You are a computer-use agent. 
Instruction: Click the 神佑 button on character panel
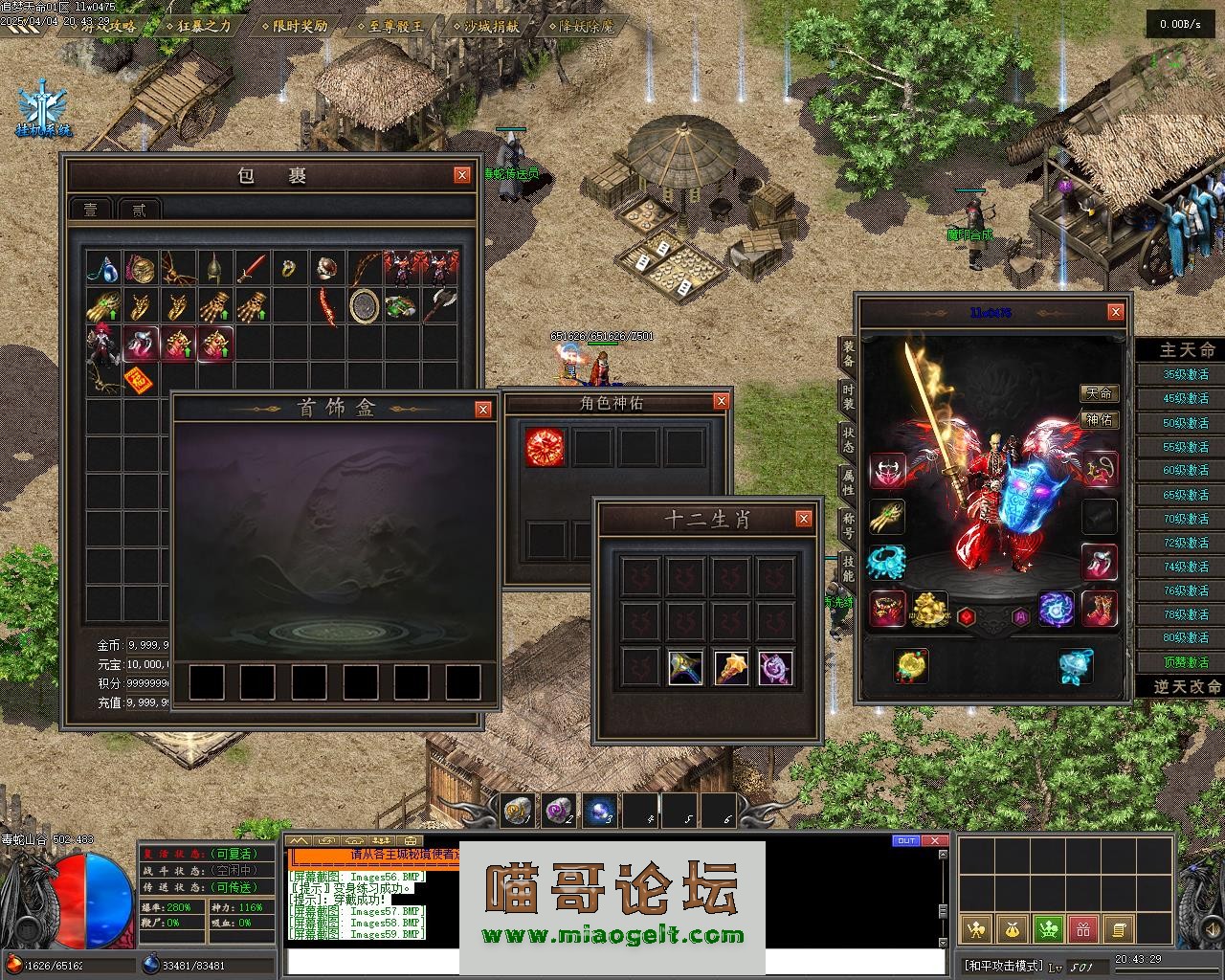click(1100, 419)
